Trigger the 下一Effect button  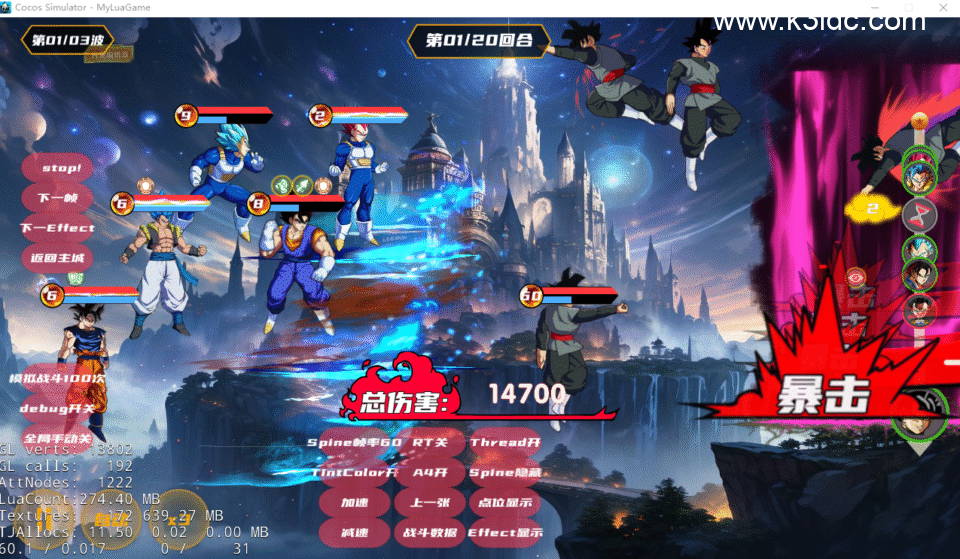click(x=58, y=228)
